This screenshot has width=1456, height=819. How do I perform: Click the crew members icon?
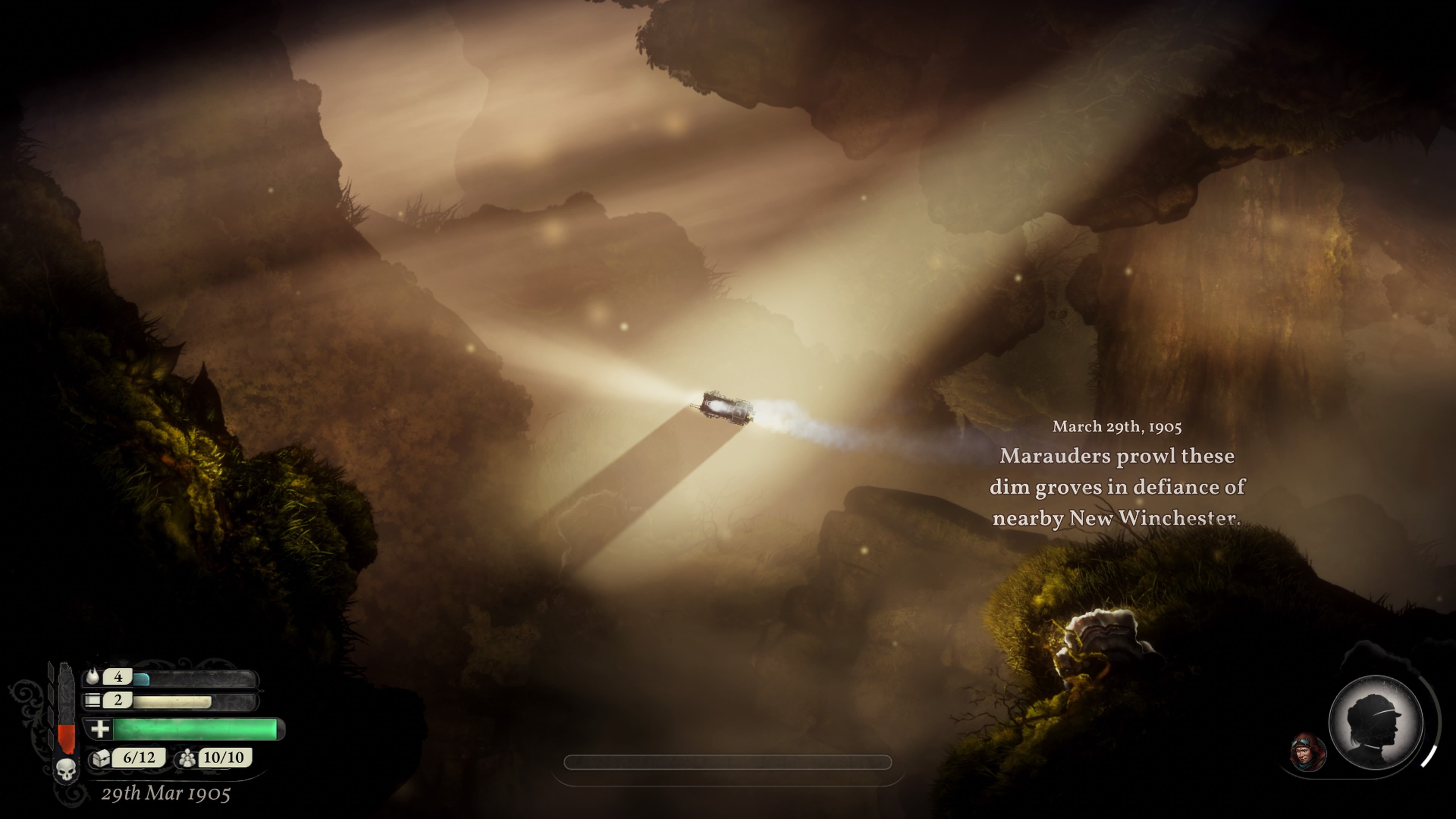(x=187, y=758)
